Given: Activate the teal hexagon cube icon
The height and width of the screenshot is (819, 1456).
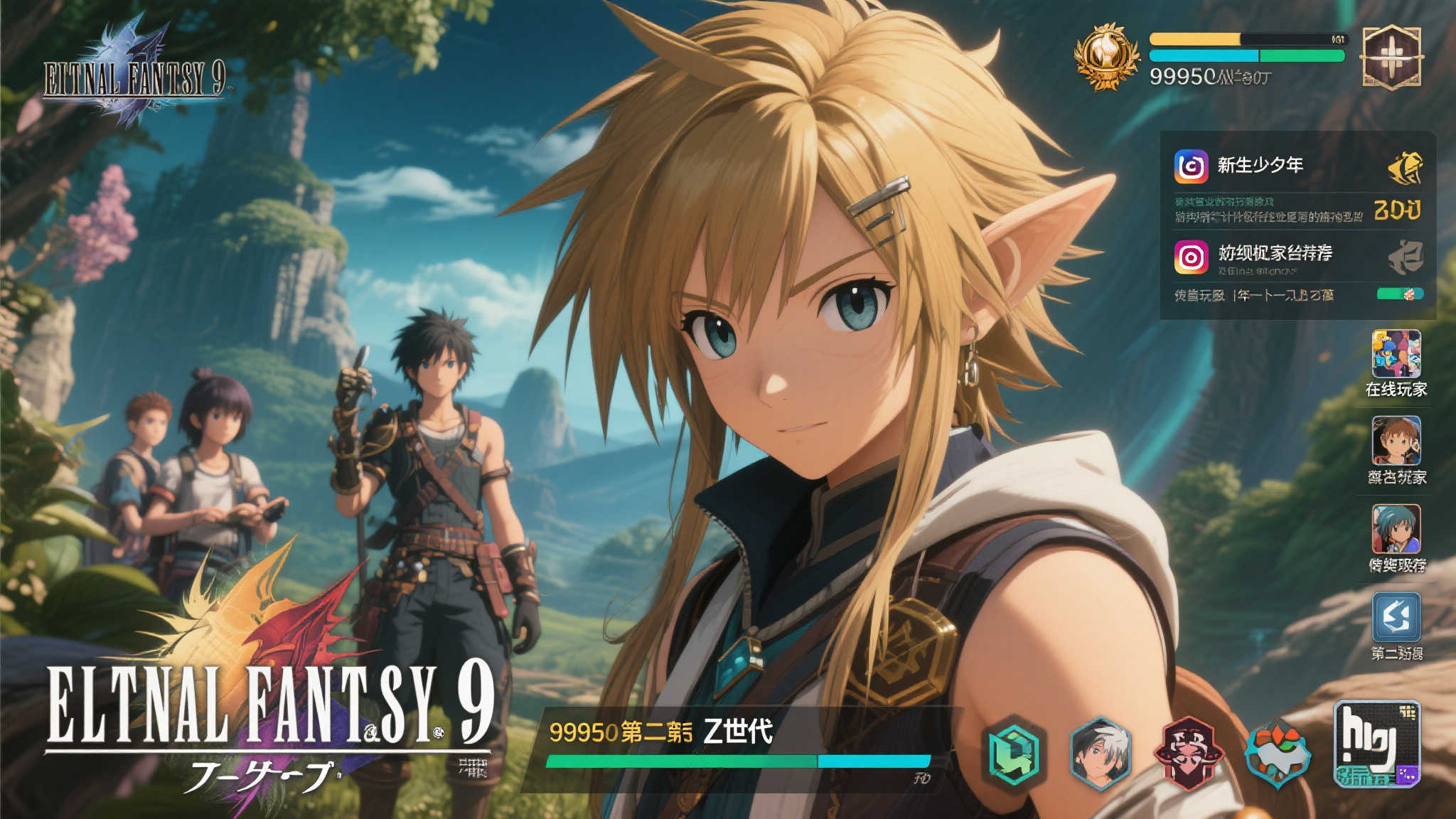Looking at the screenshot, I should [1013, 754].
